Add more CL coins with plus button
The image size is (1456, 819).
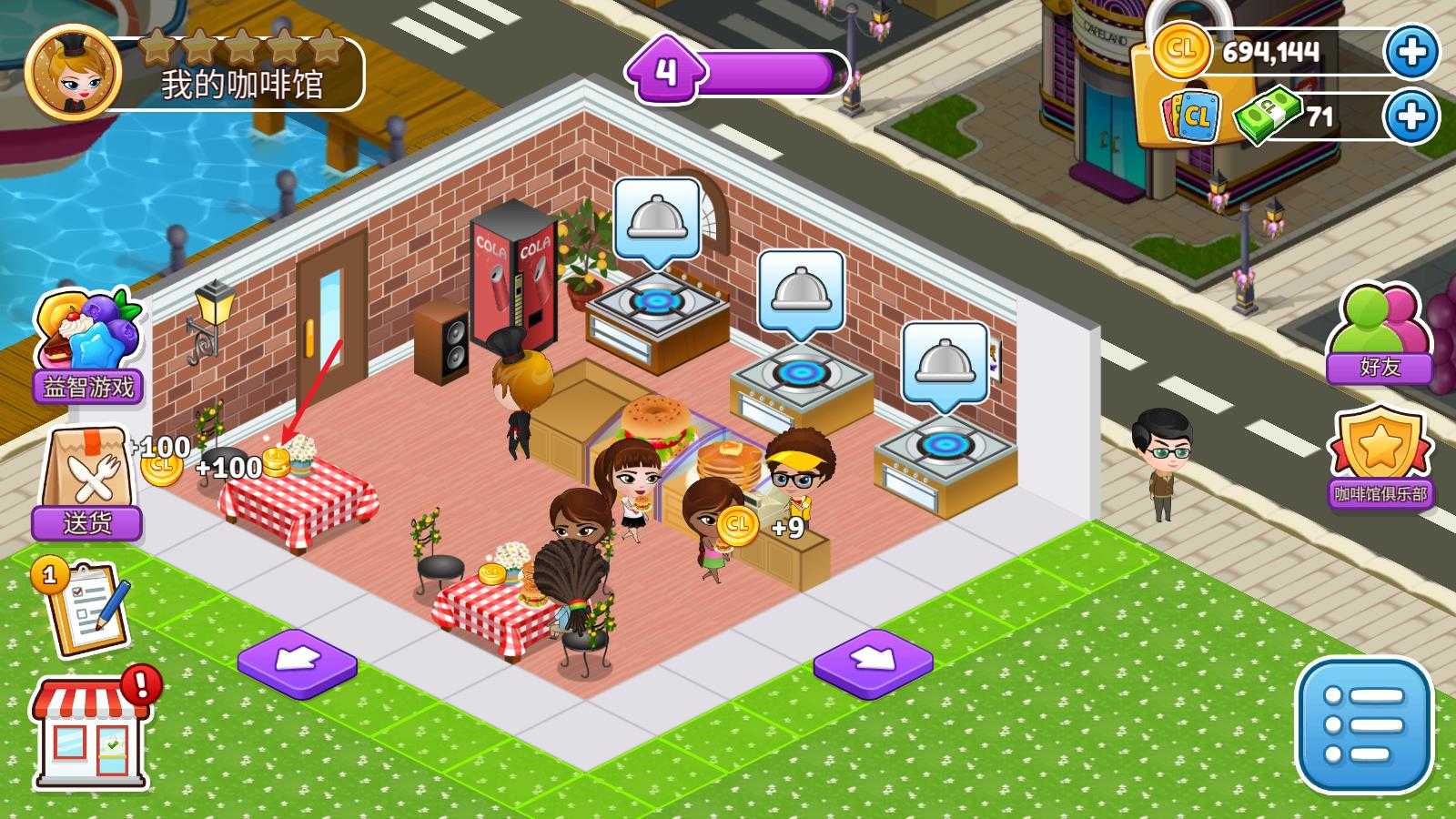(1411, 52)
